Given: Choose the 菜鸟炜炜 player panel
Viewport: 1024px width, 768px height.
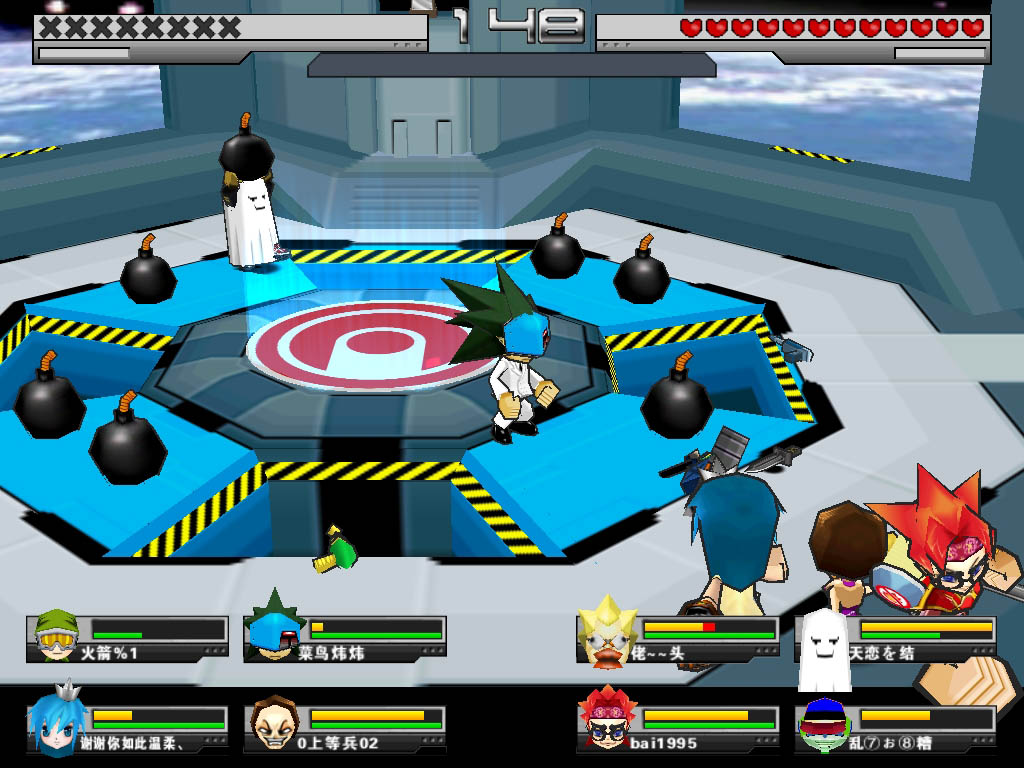Looking at the screenshot, I should click(345, 639).
